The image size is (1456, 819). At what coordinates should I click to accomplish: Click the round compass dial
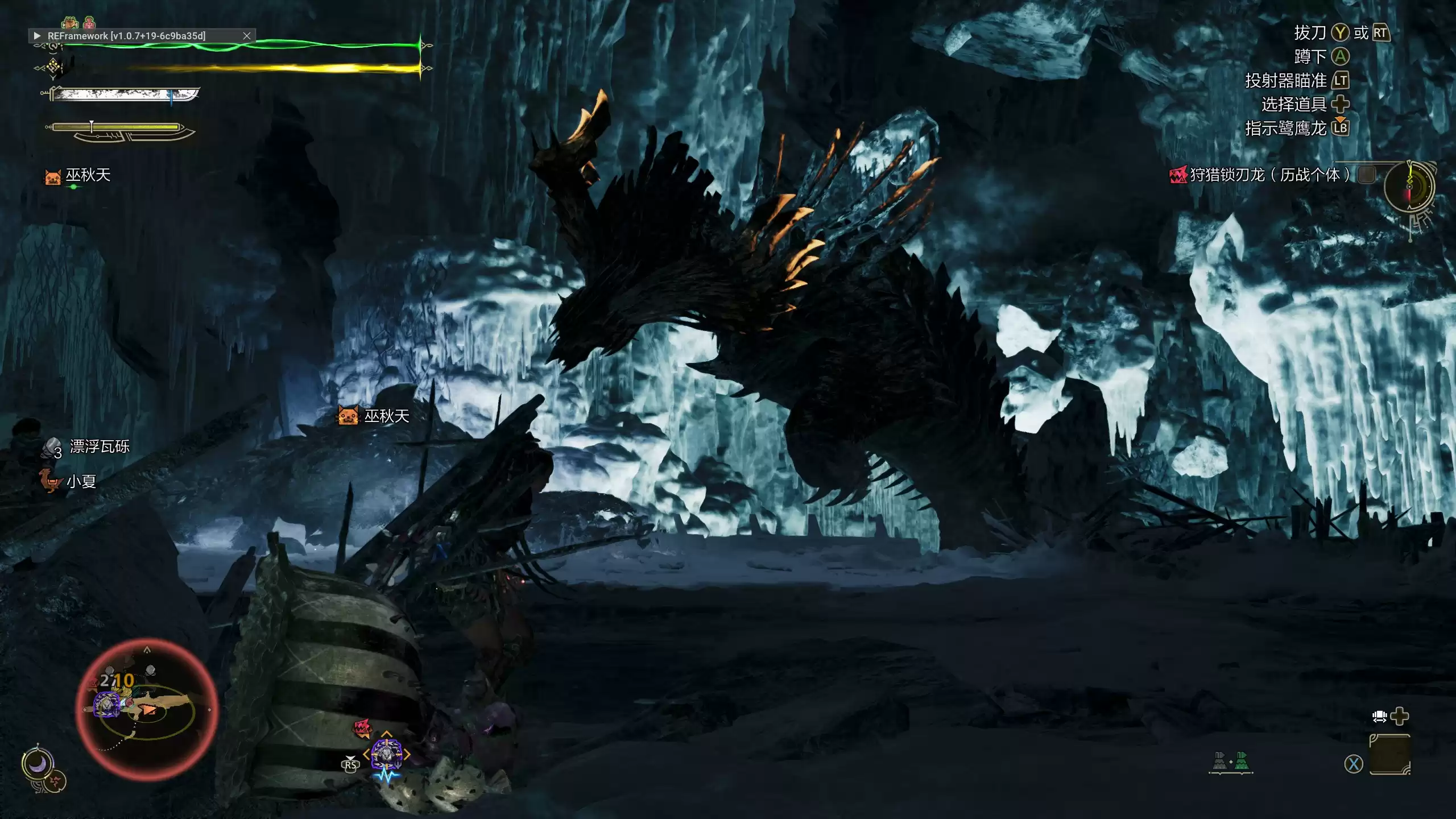(1409, 187)
